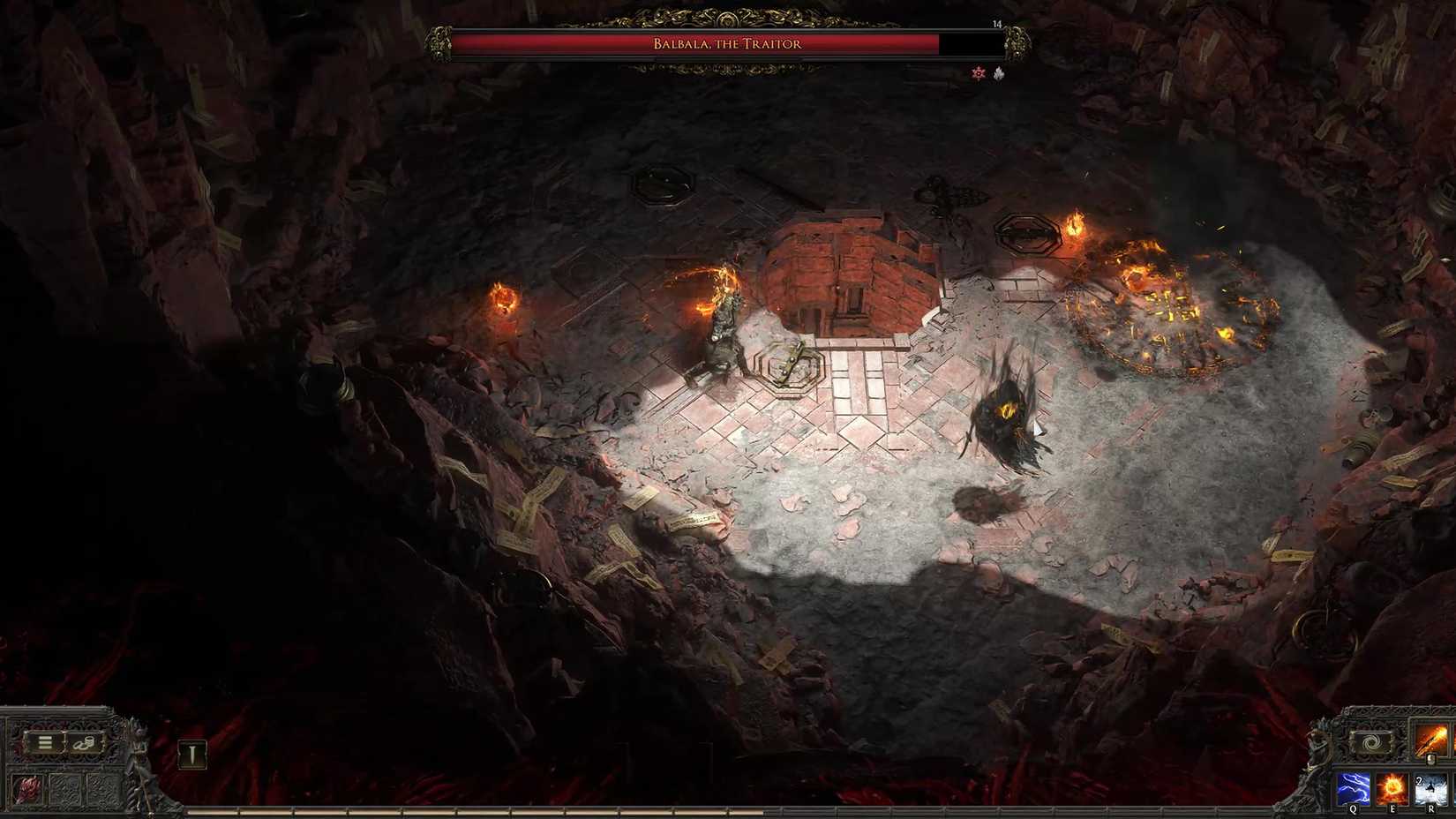Image resolution: width=1456 pixels, height=819 pixels.
Task: Click the level 14 indicator above the boss bar
Action: point(997,24)
